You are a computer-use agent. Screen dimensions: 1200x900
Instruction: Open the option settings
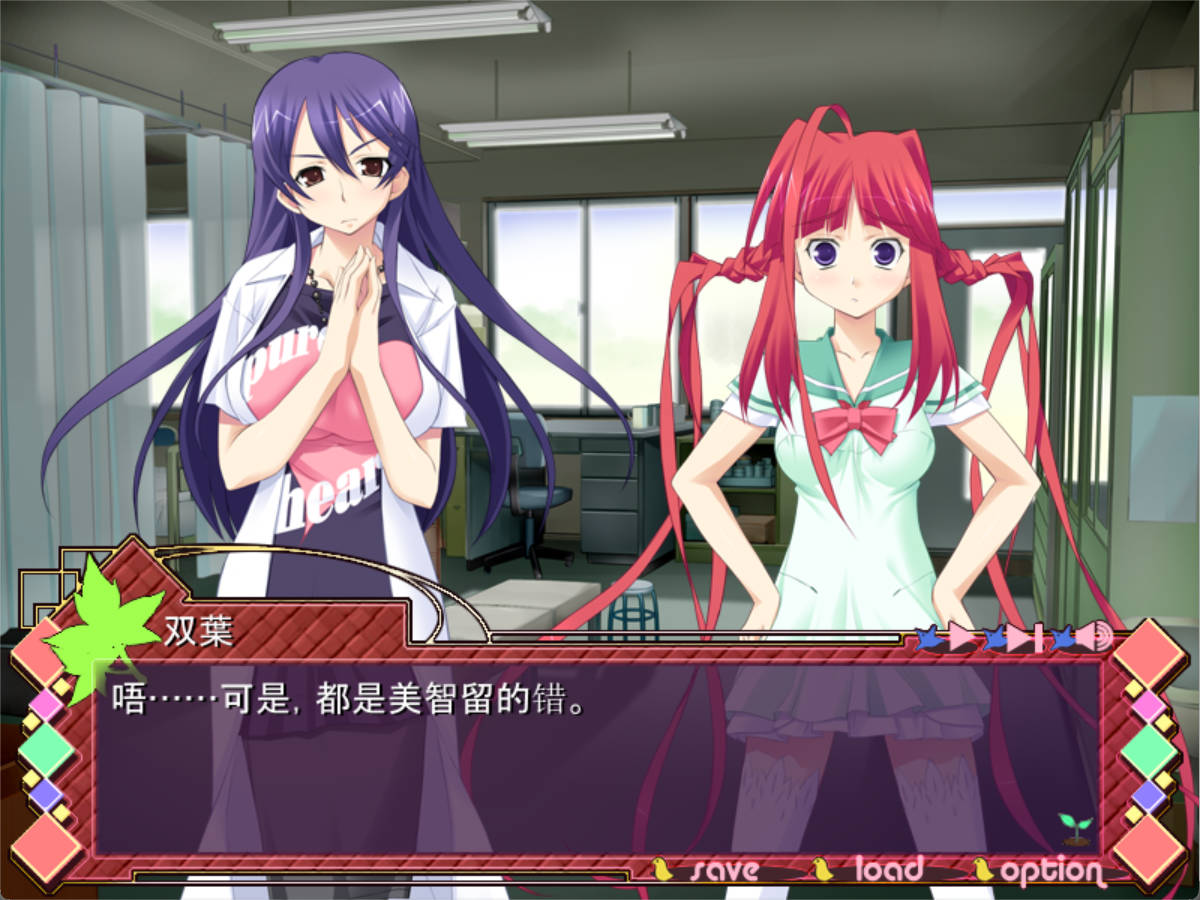[x=1050, y=872]
